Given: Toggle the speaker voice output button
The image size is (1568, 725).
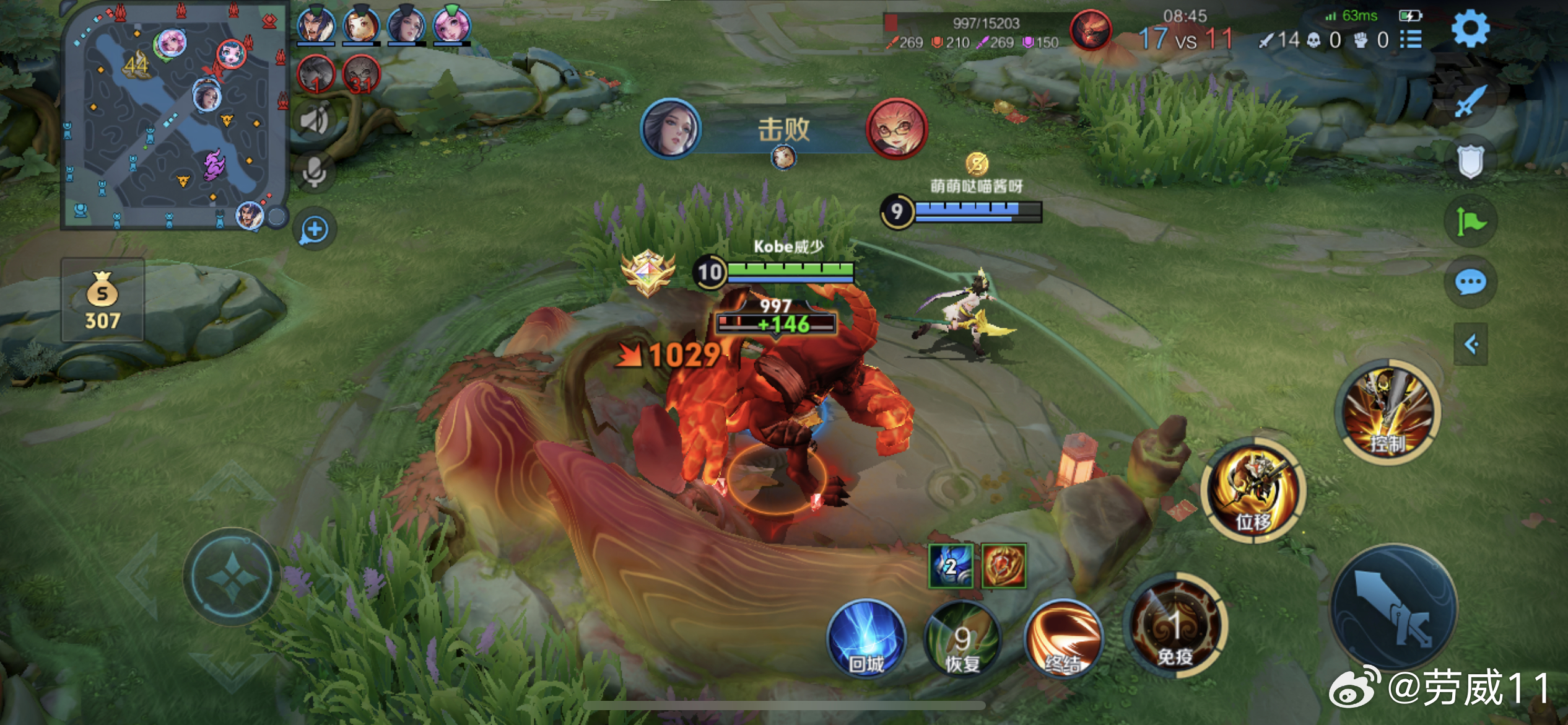Looking at the screenshot, I should point(314,120).
